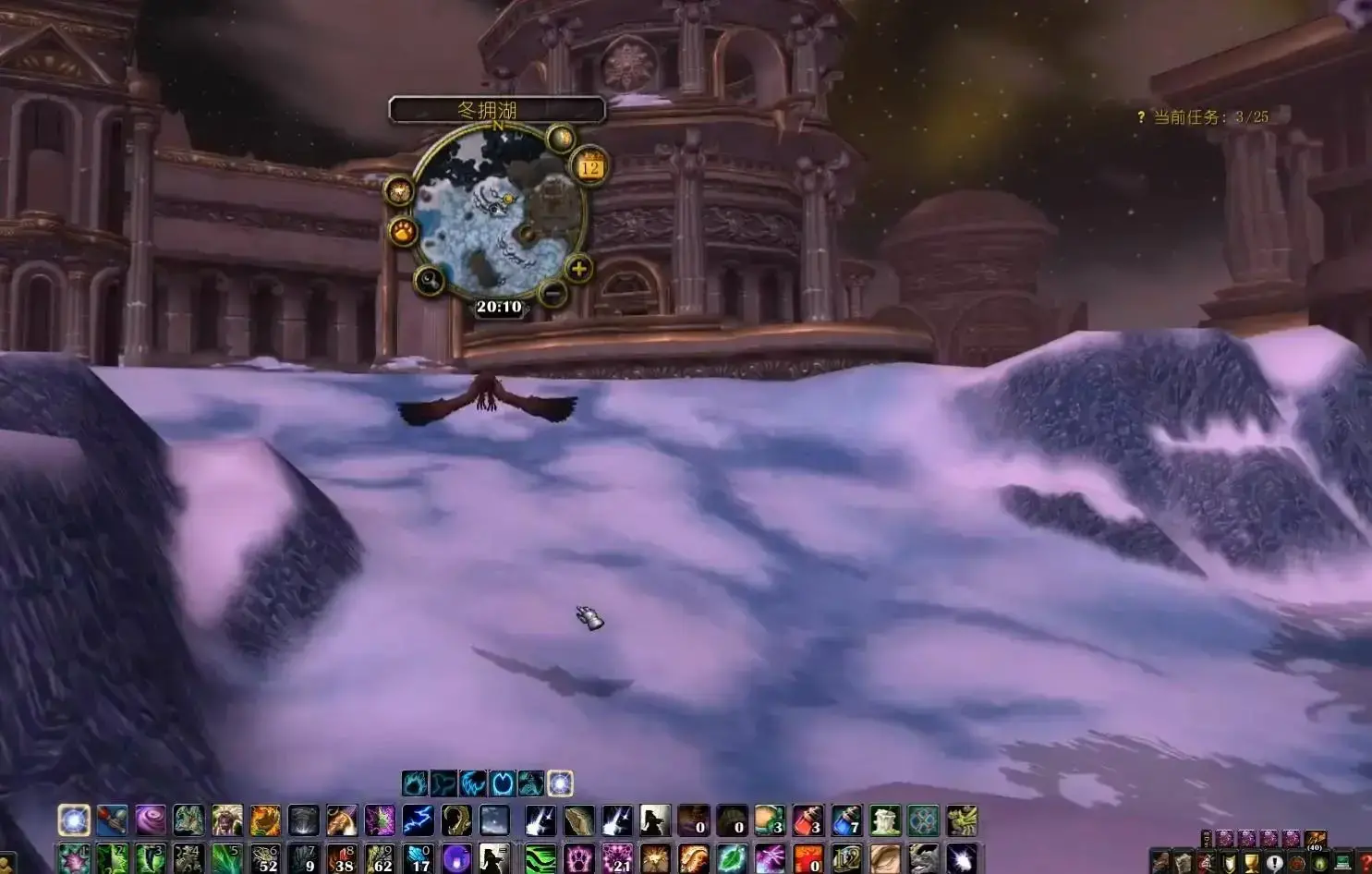Open the quest tracker showing 3/25

point(1201,117)
